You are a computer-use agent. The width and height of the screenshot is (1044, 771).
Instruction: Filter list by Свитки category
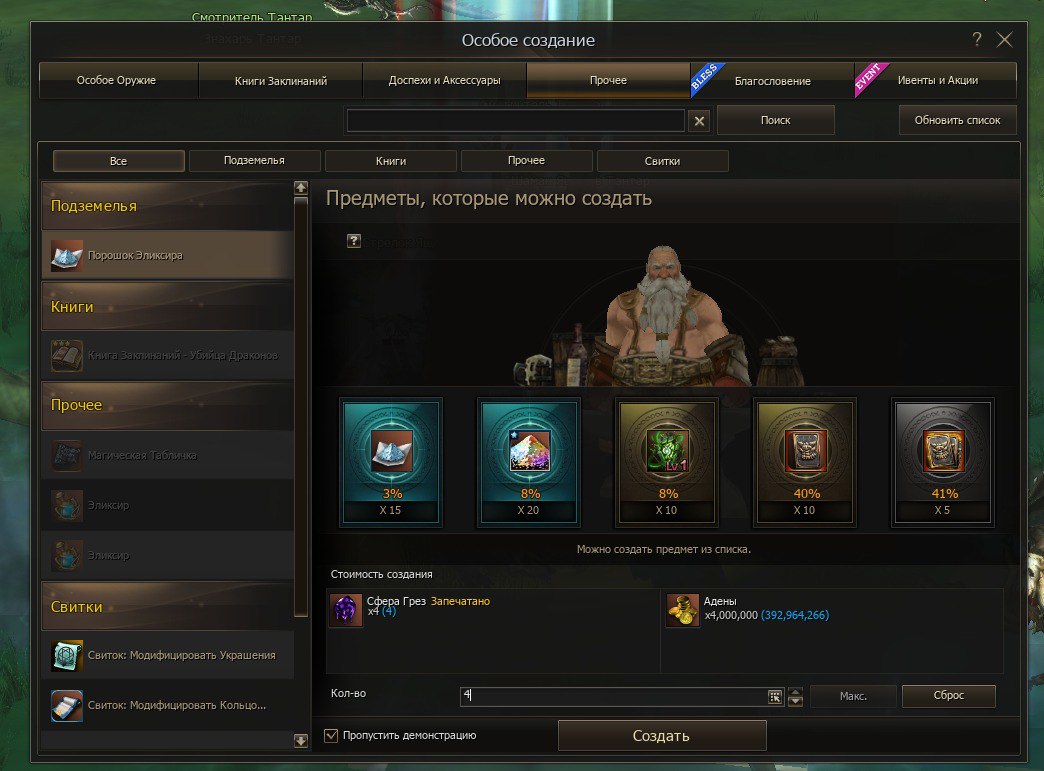tap(662, 161)
